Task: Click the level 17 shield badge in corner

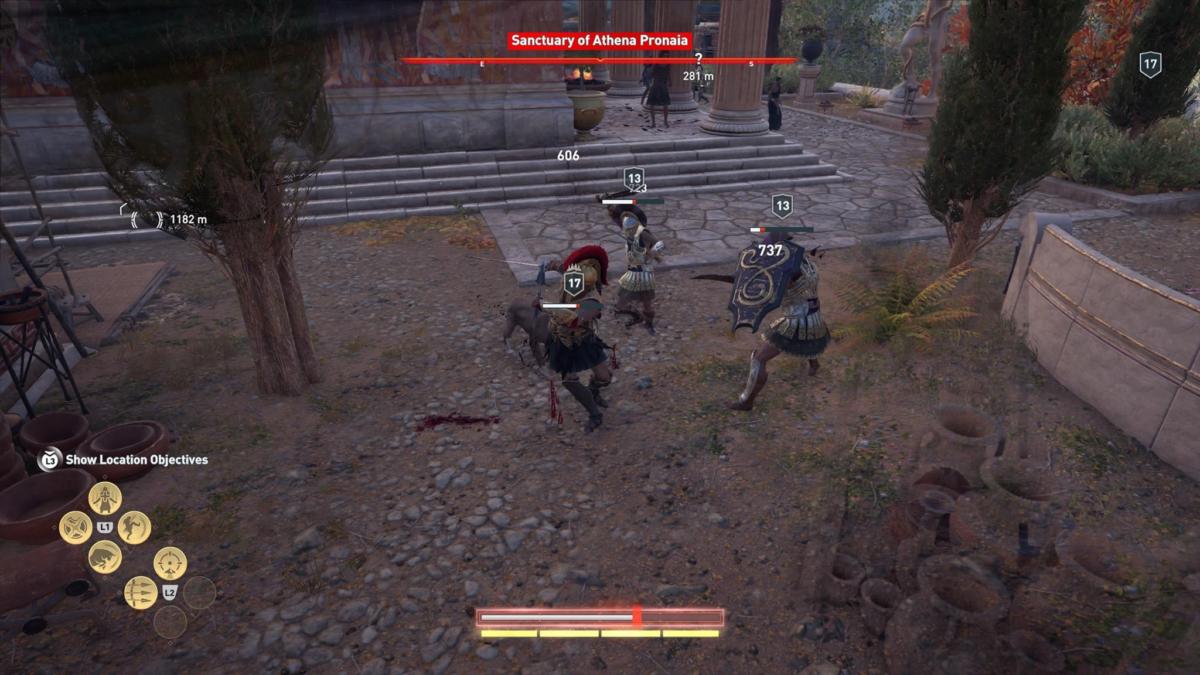Action: point(1150,65)
